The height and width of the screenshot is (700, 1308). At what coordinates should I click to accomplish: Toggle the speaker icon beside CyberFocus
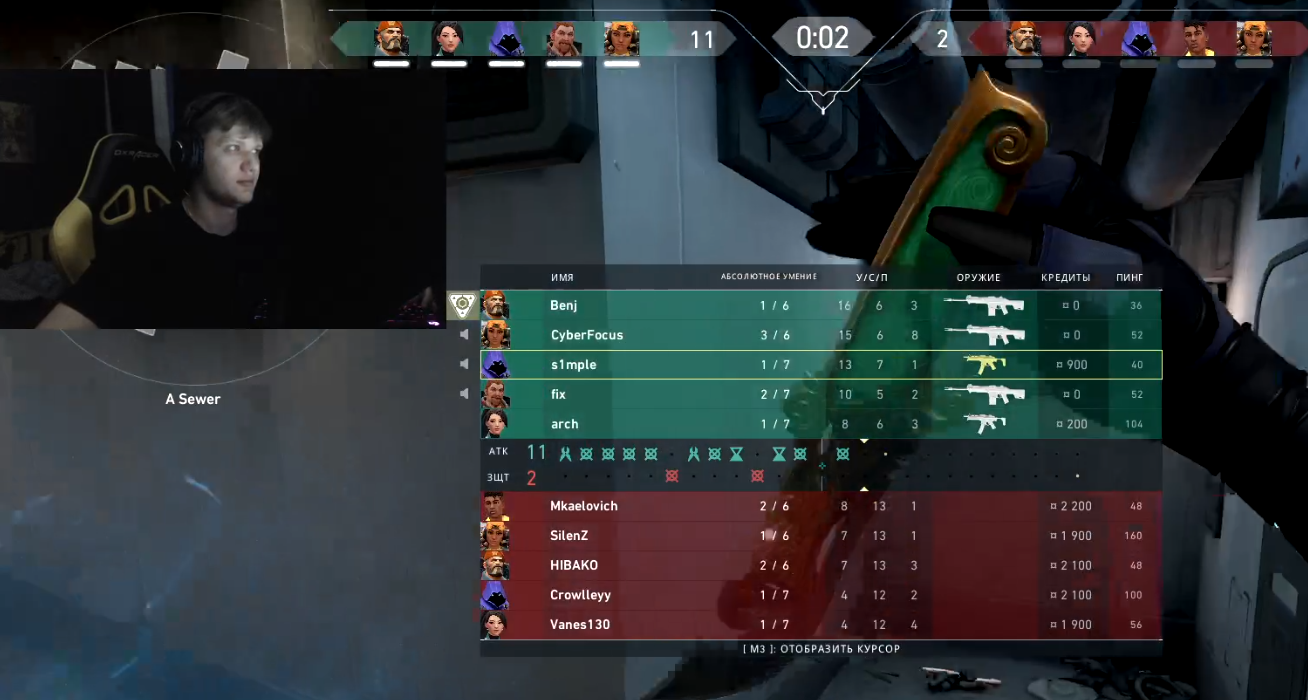(464, 335)
